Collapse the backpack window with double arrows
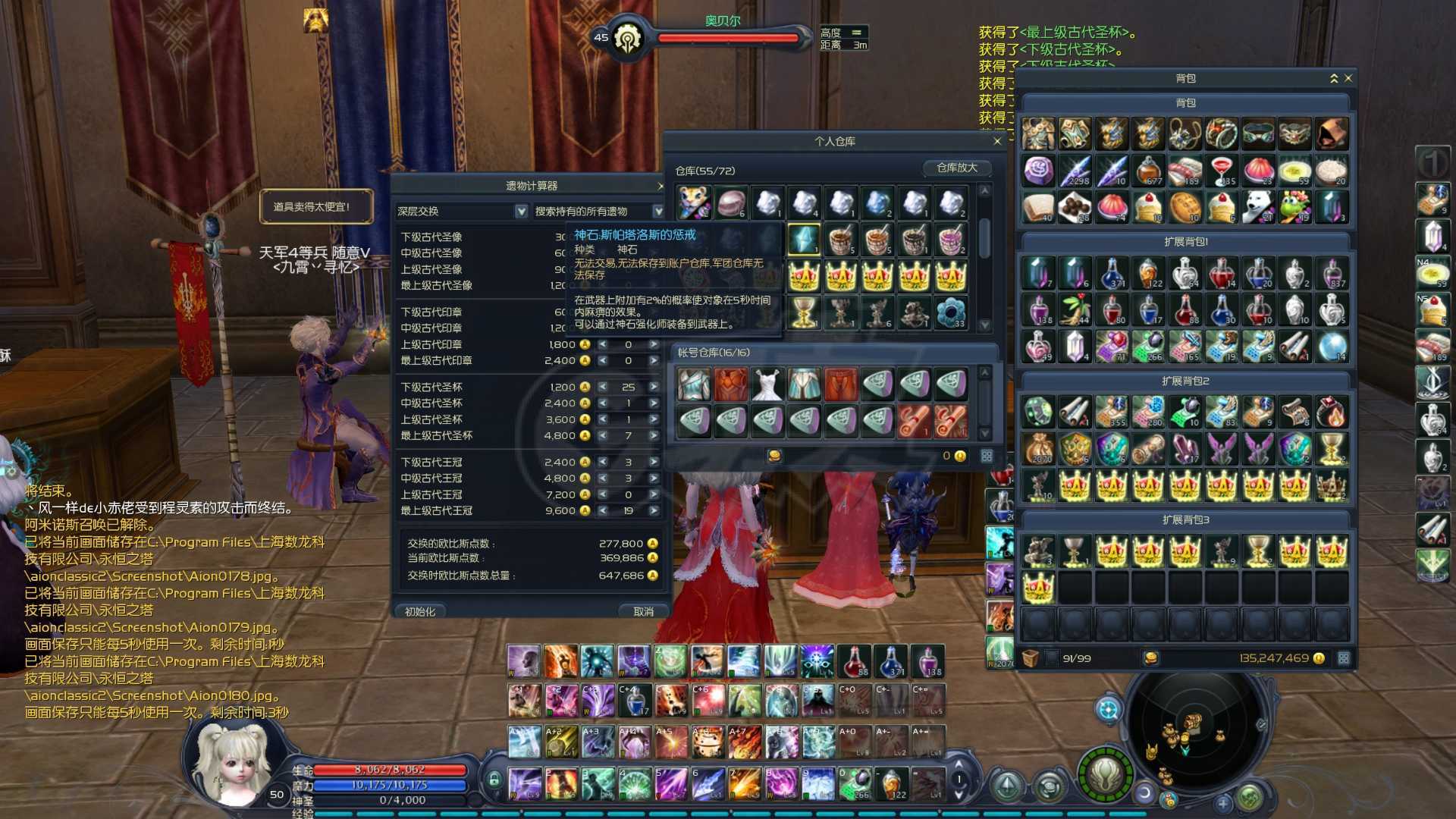 tap(1334, 78)
